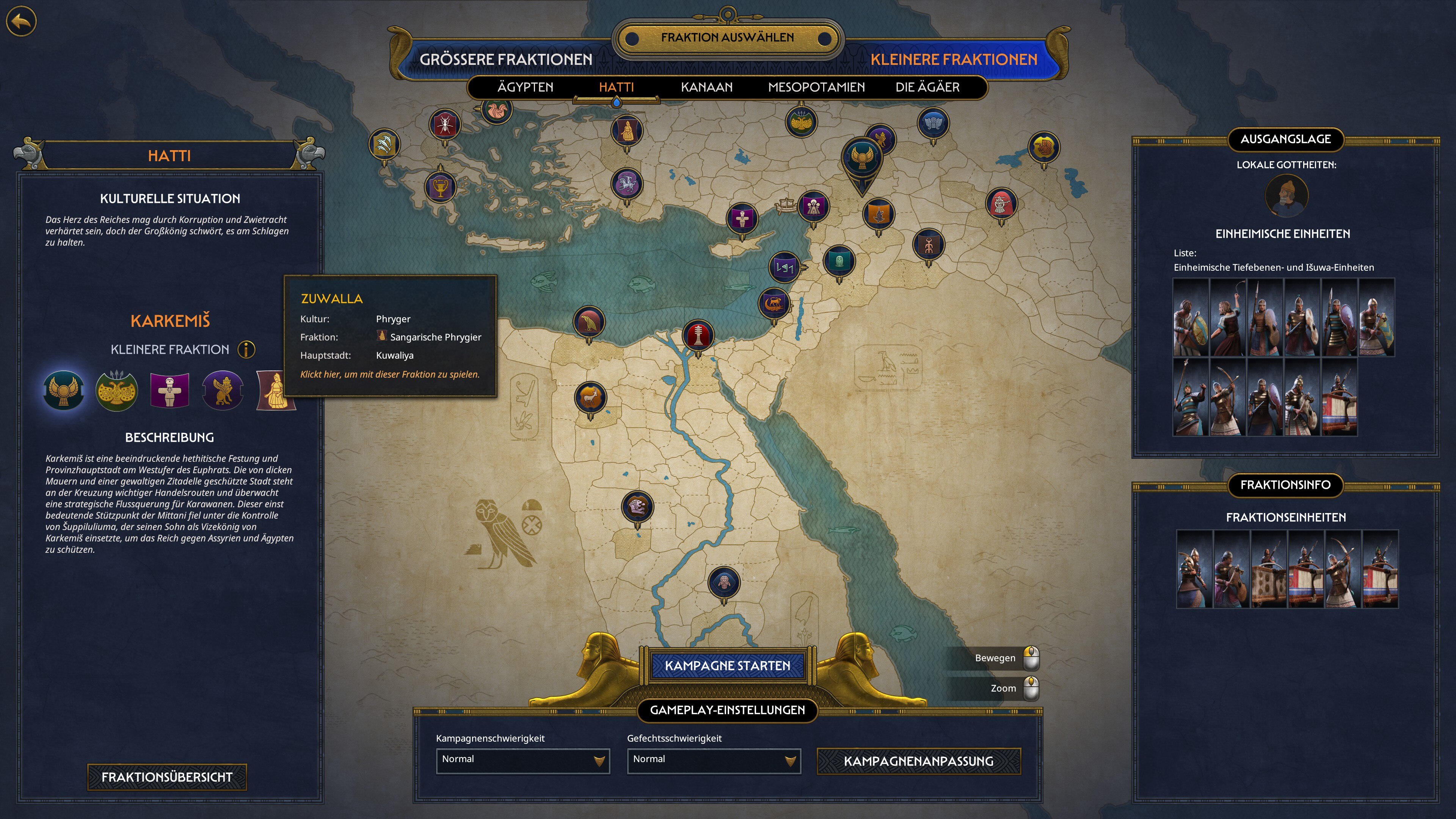The image size is (1456, 819).
Task: Choose the Ägypten region tab
Action: pyautogui.click(x=525, y=87)
